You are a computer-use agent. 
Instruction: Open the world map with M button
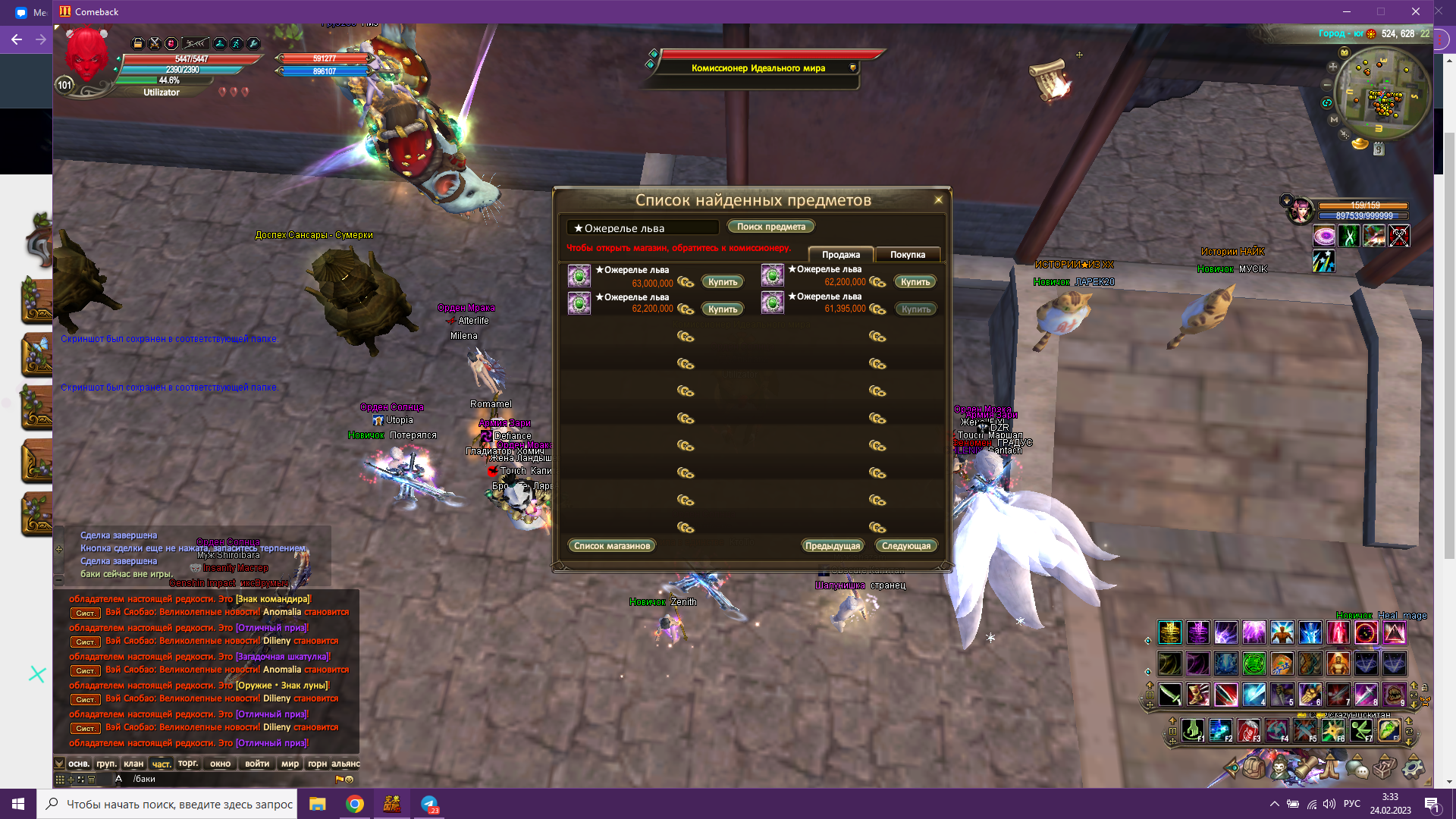[x=1334, y=120]
